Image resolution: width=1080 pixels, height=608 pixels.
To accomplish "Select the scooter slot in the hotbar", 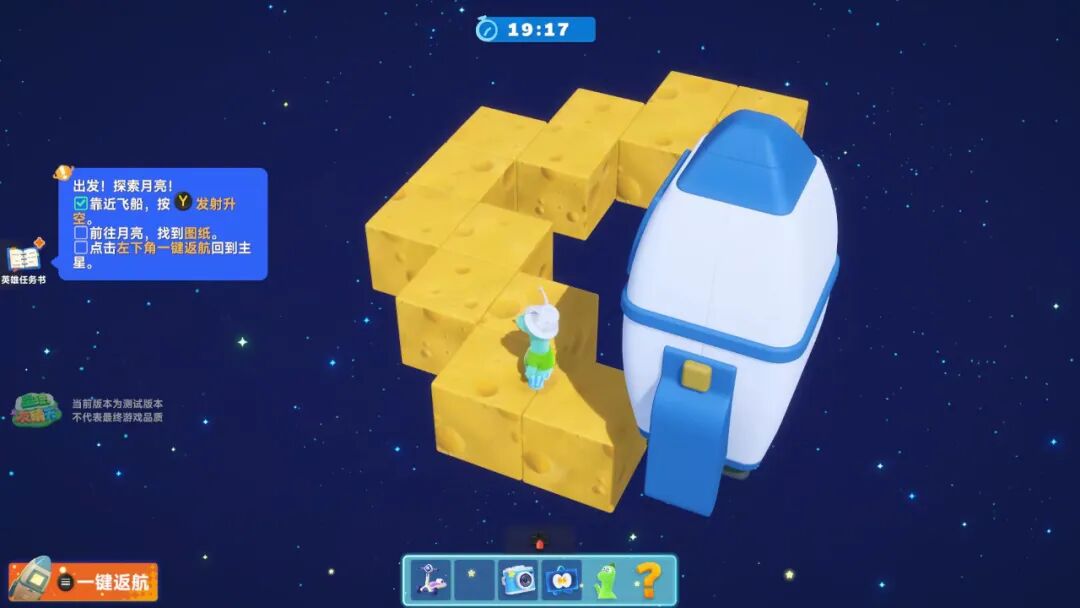I will click(431, 581).
